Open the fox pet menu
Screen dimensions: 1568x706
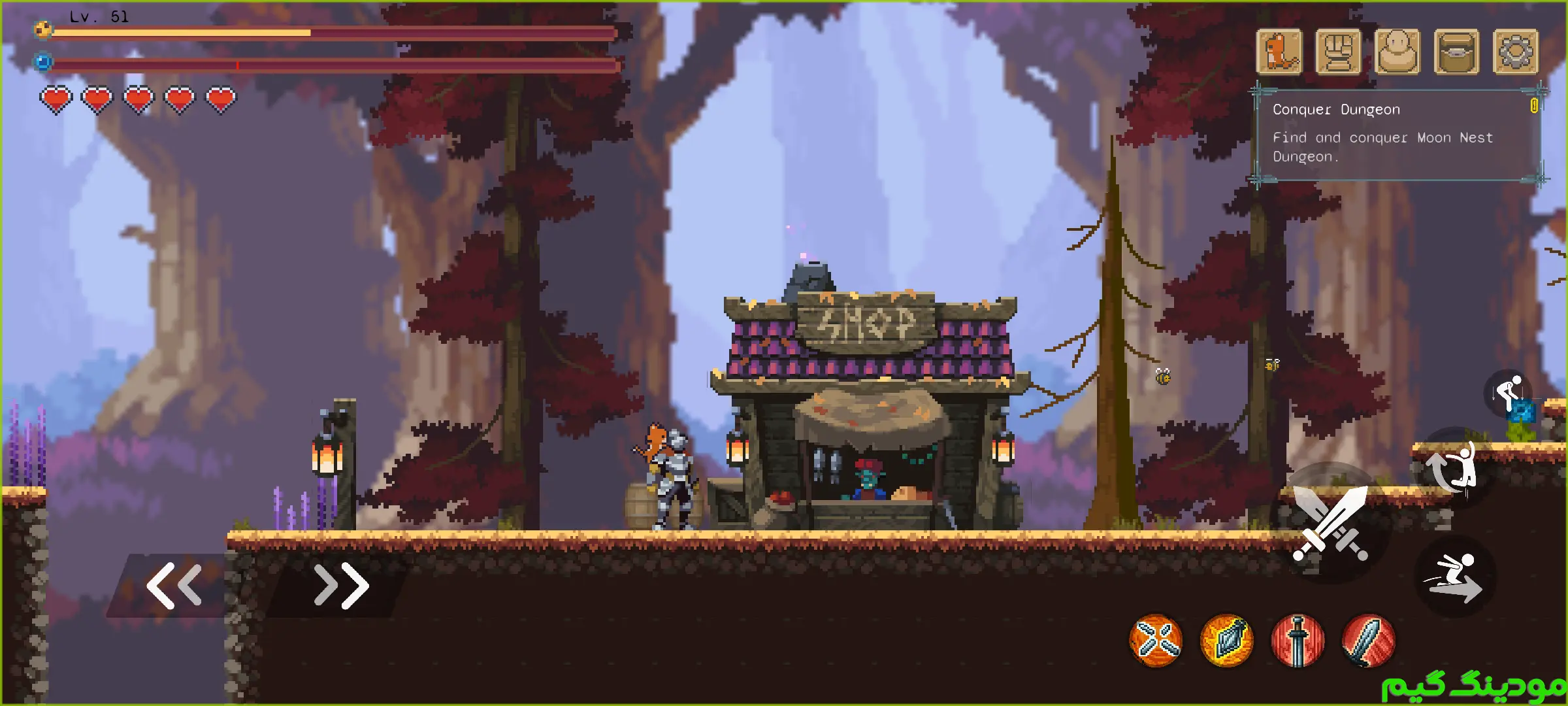pyautogui.click(x=1279, y=52)
